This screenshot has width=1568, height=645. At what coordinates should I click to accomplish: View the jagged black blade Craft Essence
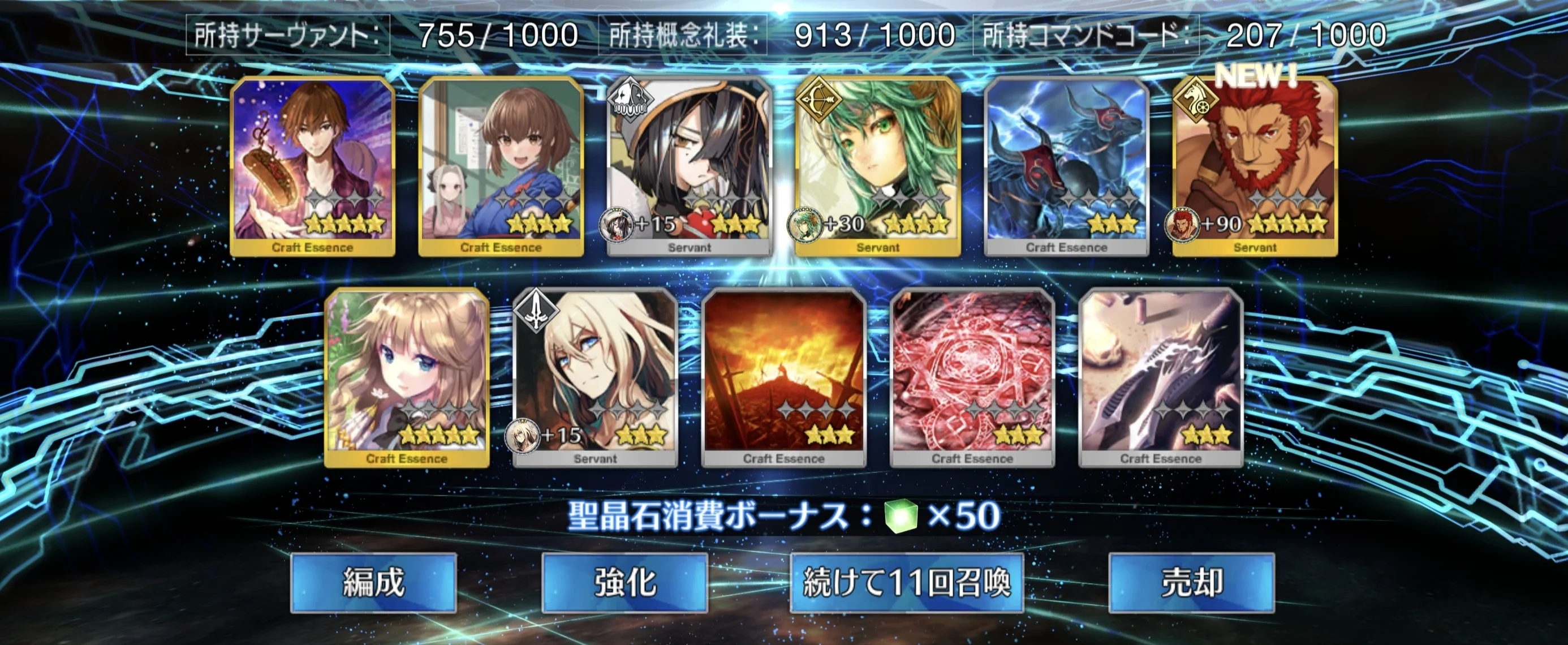(x=1160, y=377)
